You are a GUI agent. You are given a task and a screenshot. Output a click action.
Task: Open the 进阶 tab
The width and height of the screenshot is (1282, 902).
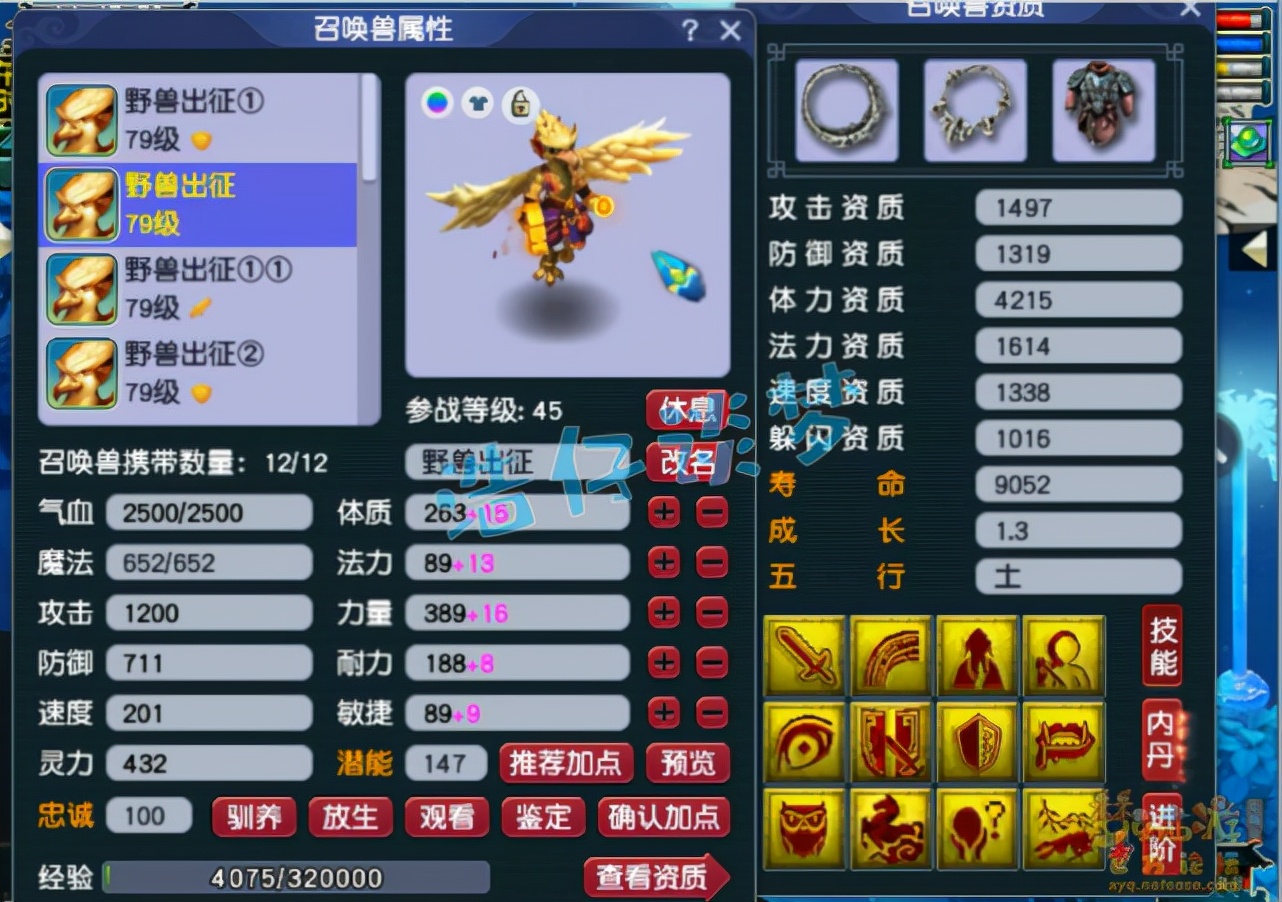click(1160, 829)
